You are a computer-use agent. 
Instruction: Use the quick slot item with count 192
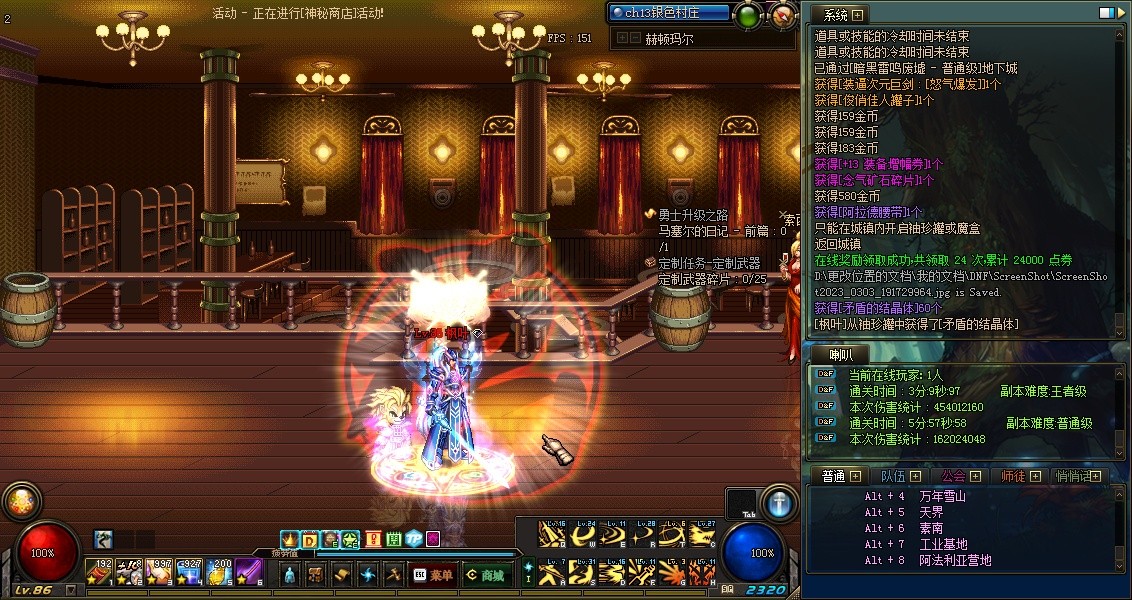click(x=99, y=572)
